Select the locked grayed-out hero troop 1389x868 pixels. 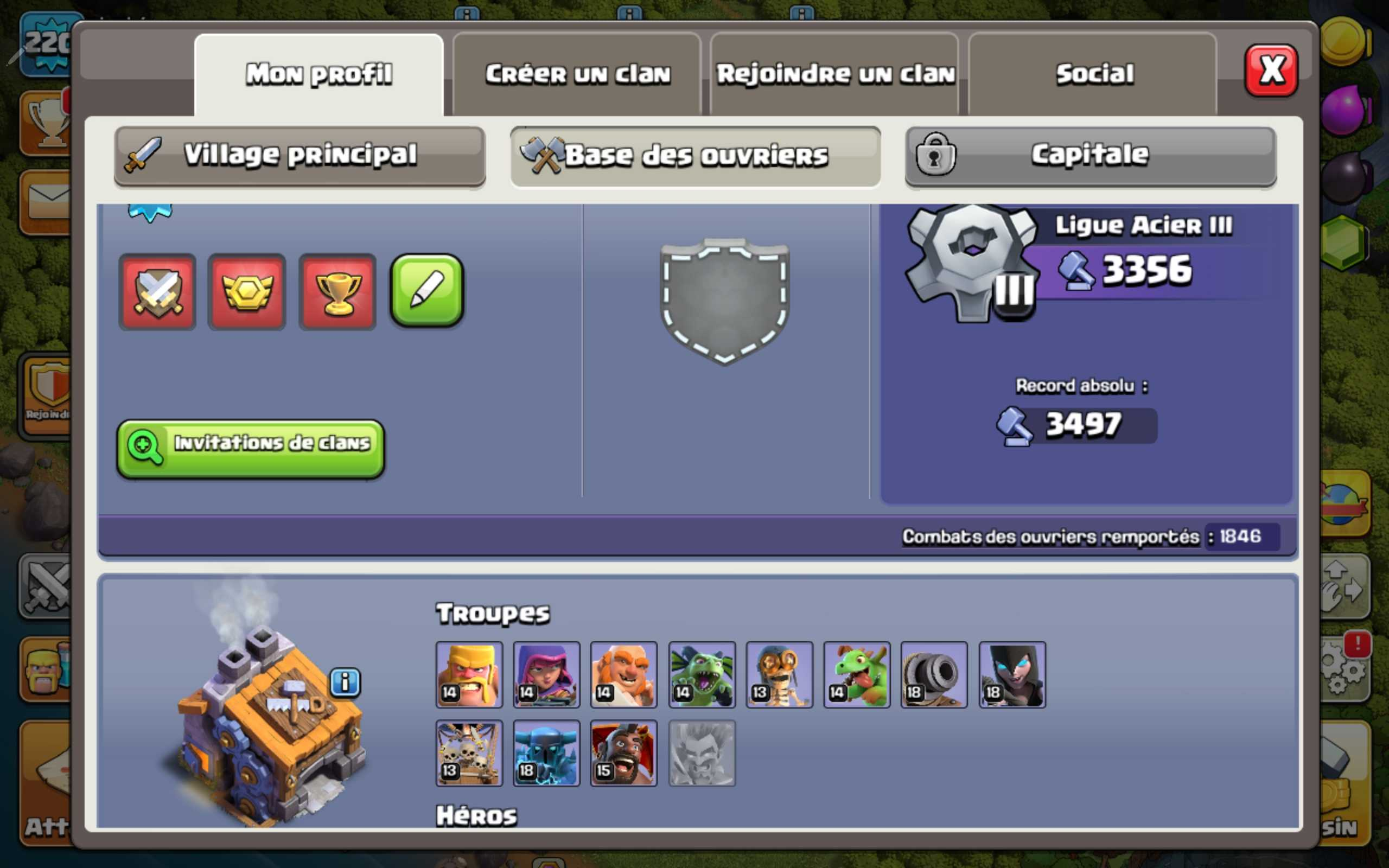[702, 753]
